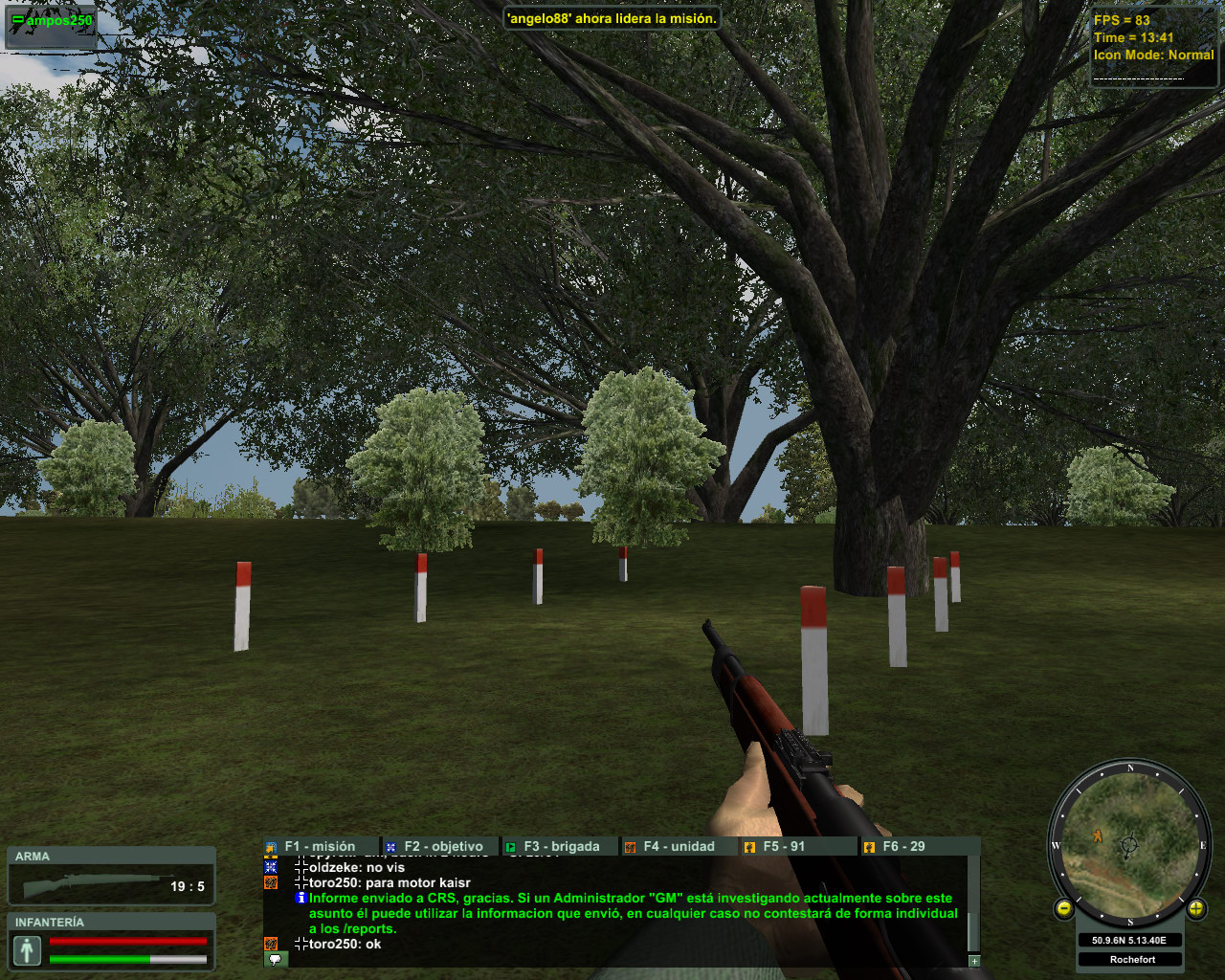Click the speech bubble chat input button
Image resolution: width=1225 pixels, height=980 pixels.
click(x=275, y=959)
